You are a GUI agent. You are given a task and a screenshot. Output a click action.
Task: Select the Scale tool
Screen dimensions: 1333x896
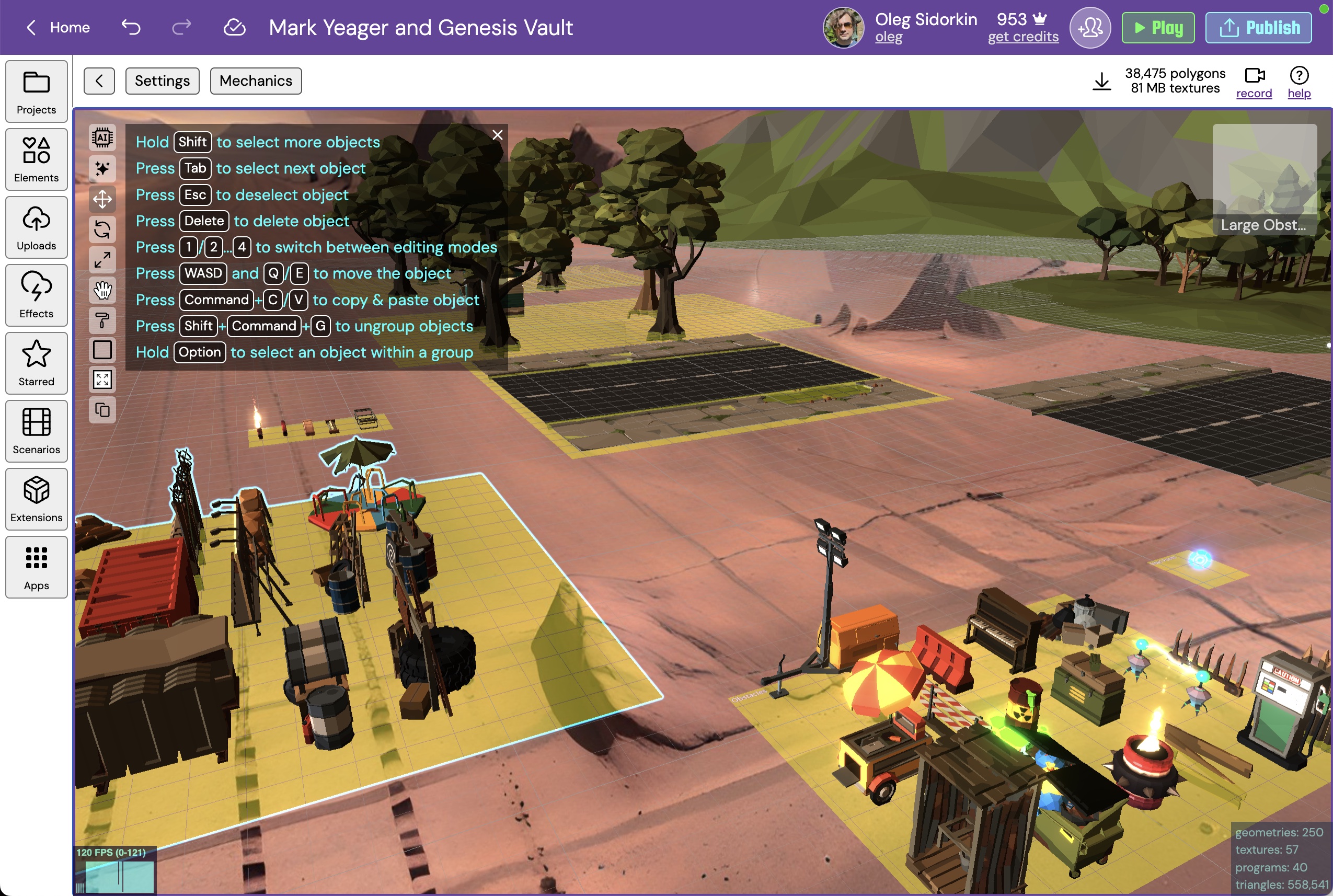point(103,260)
